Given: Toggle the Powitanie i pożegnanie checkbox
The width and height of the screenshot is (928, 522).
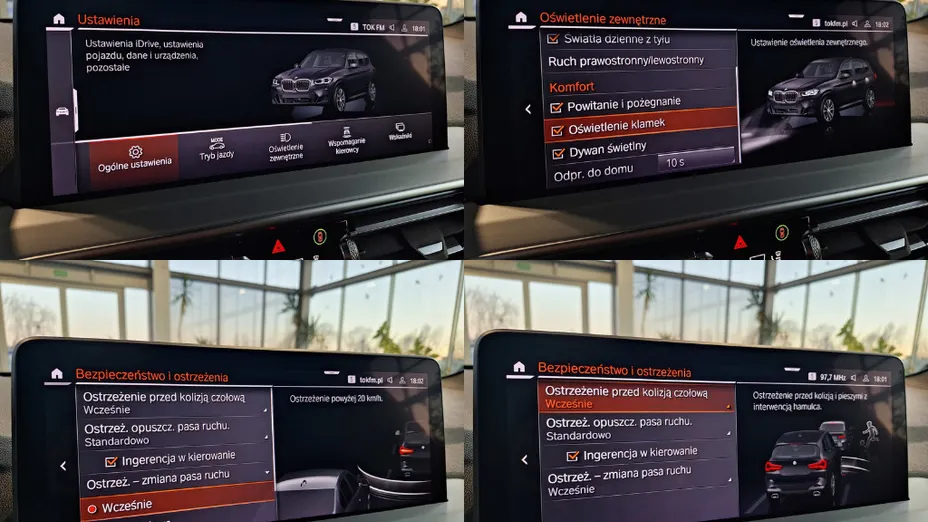Looking at the screenshot, I should click(557, 105).
